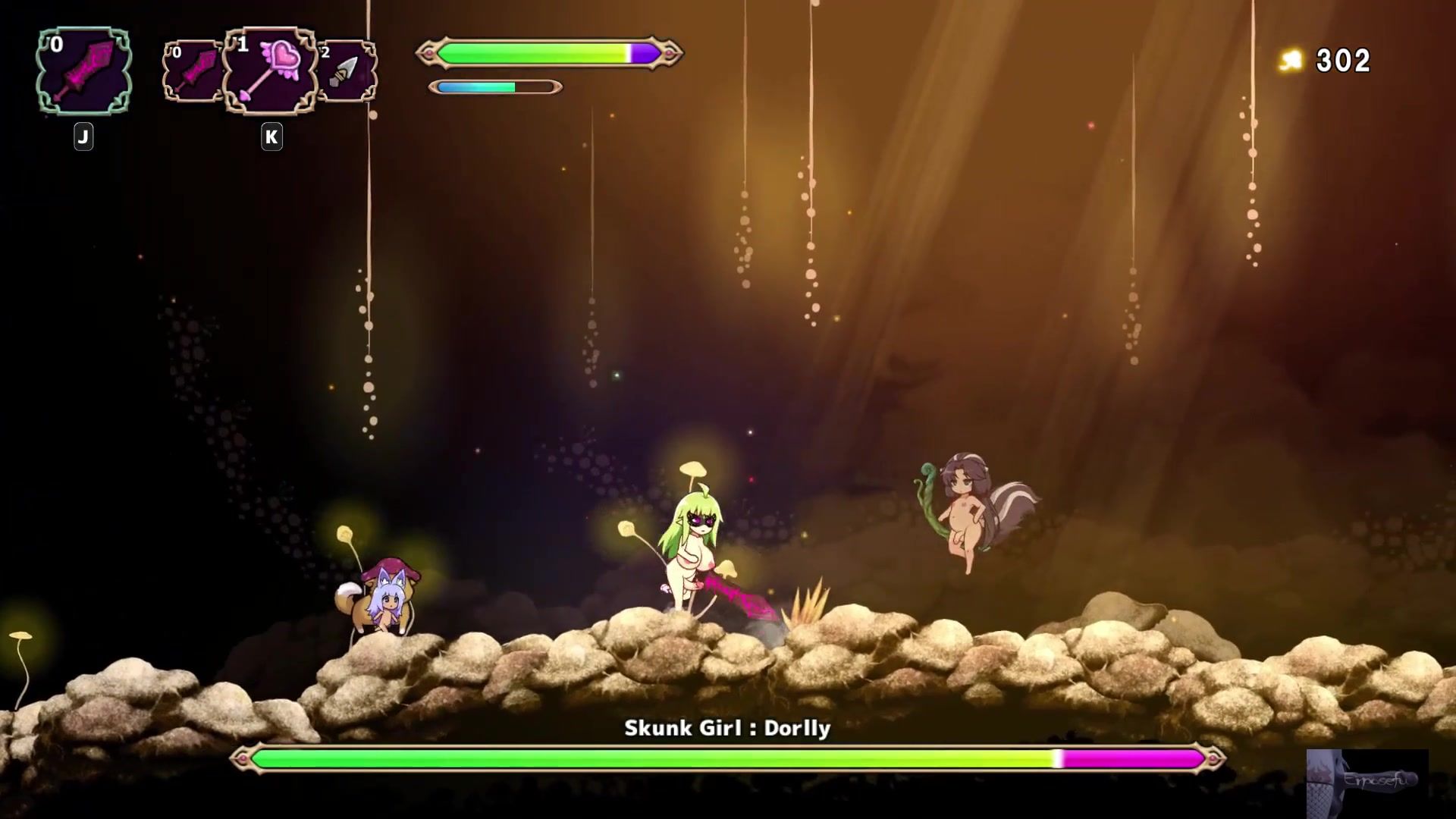Select the heart wand weapon slot

click(271, 72)
